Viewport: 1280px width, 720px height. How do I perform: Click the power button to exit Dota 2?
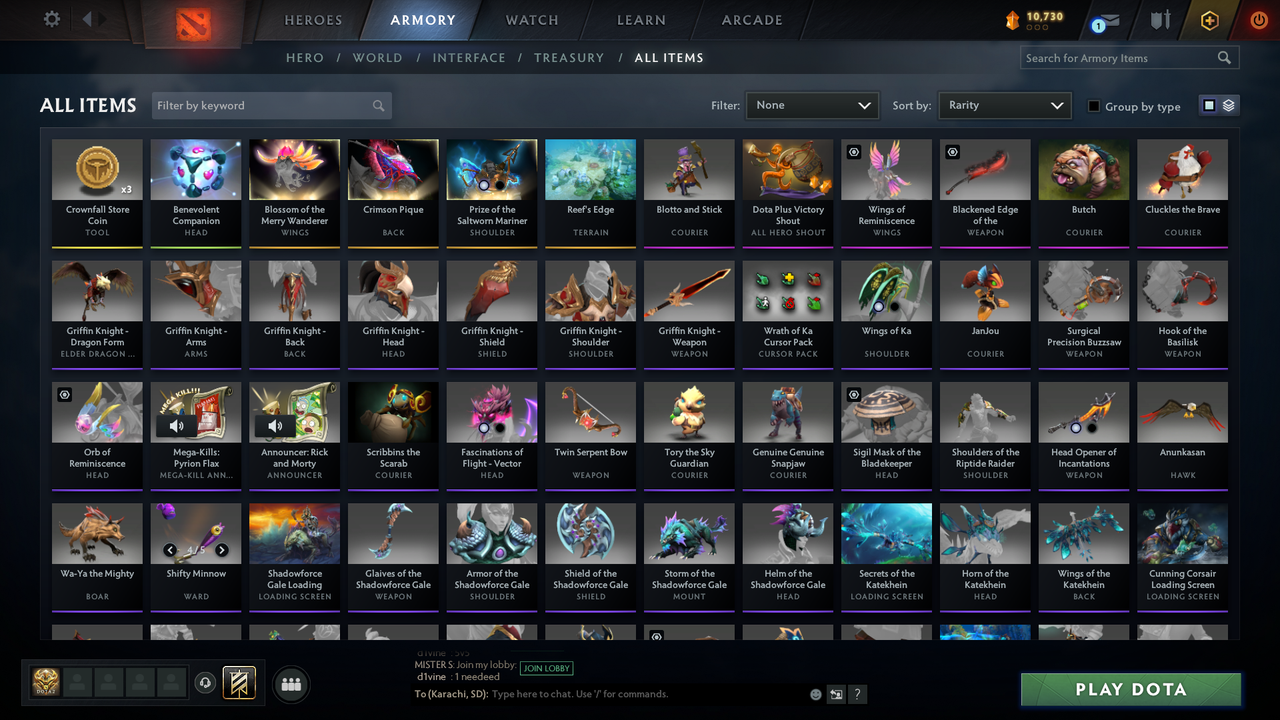click(1258, 19)
